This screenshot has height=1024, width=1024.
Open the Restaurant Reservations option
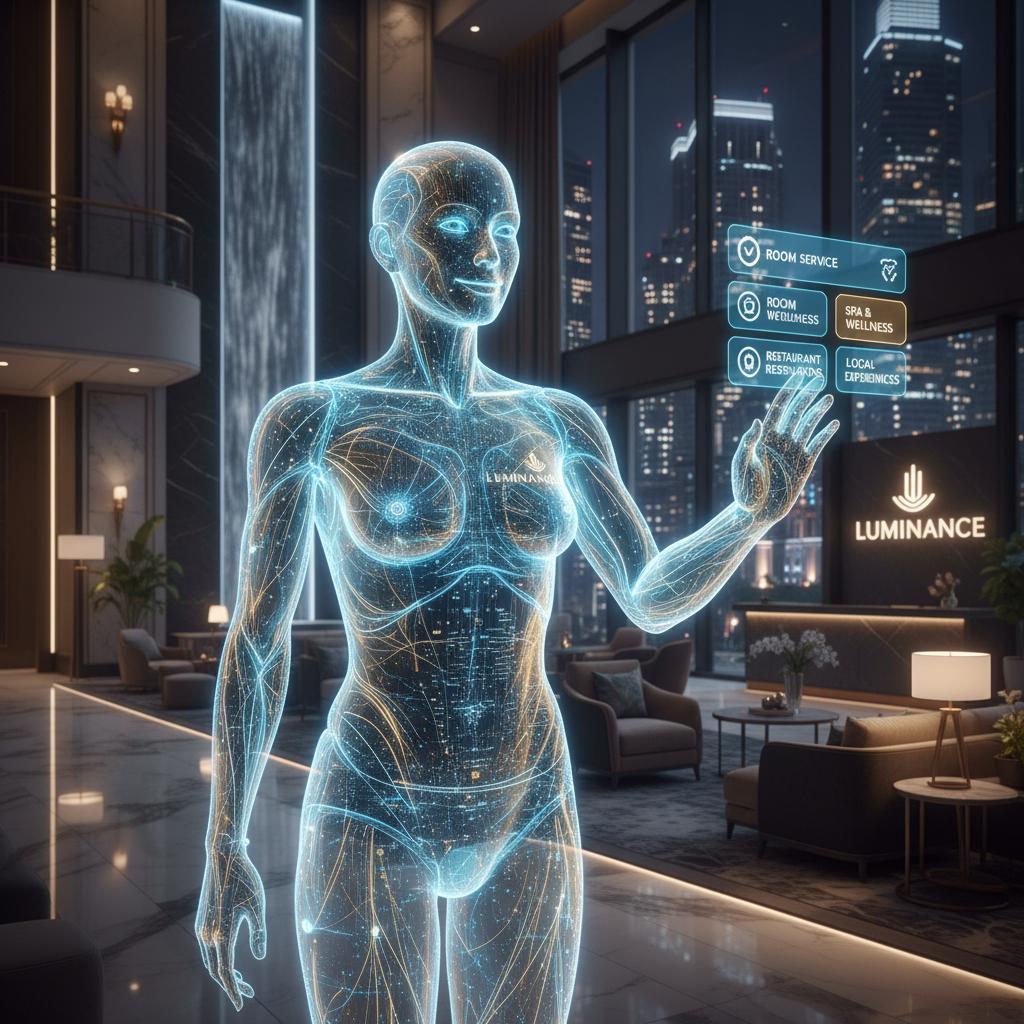click(777, 362)
